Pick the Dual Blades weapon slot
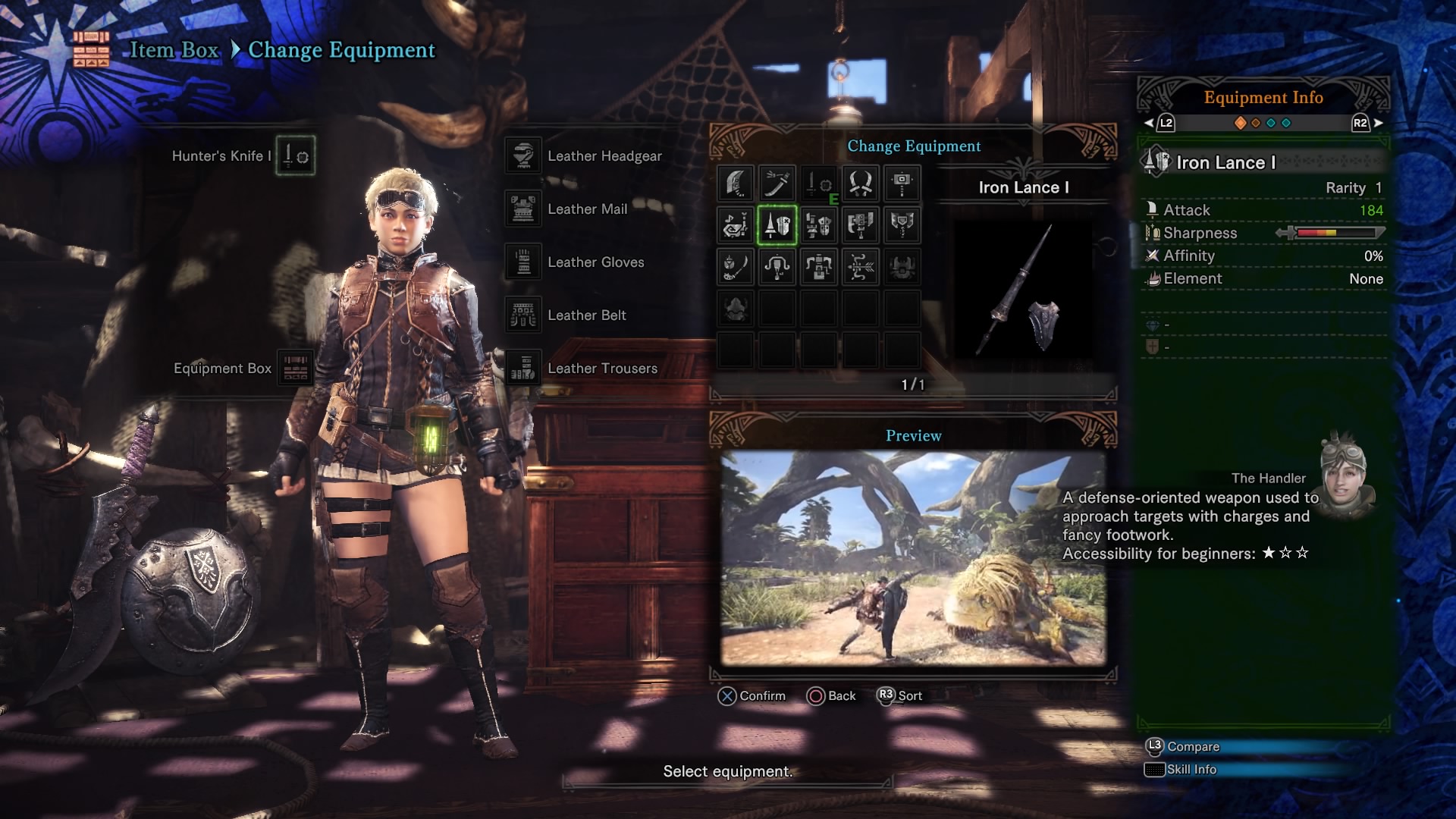Screen dimensions: 1456x819 click(861, 184)
